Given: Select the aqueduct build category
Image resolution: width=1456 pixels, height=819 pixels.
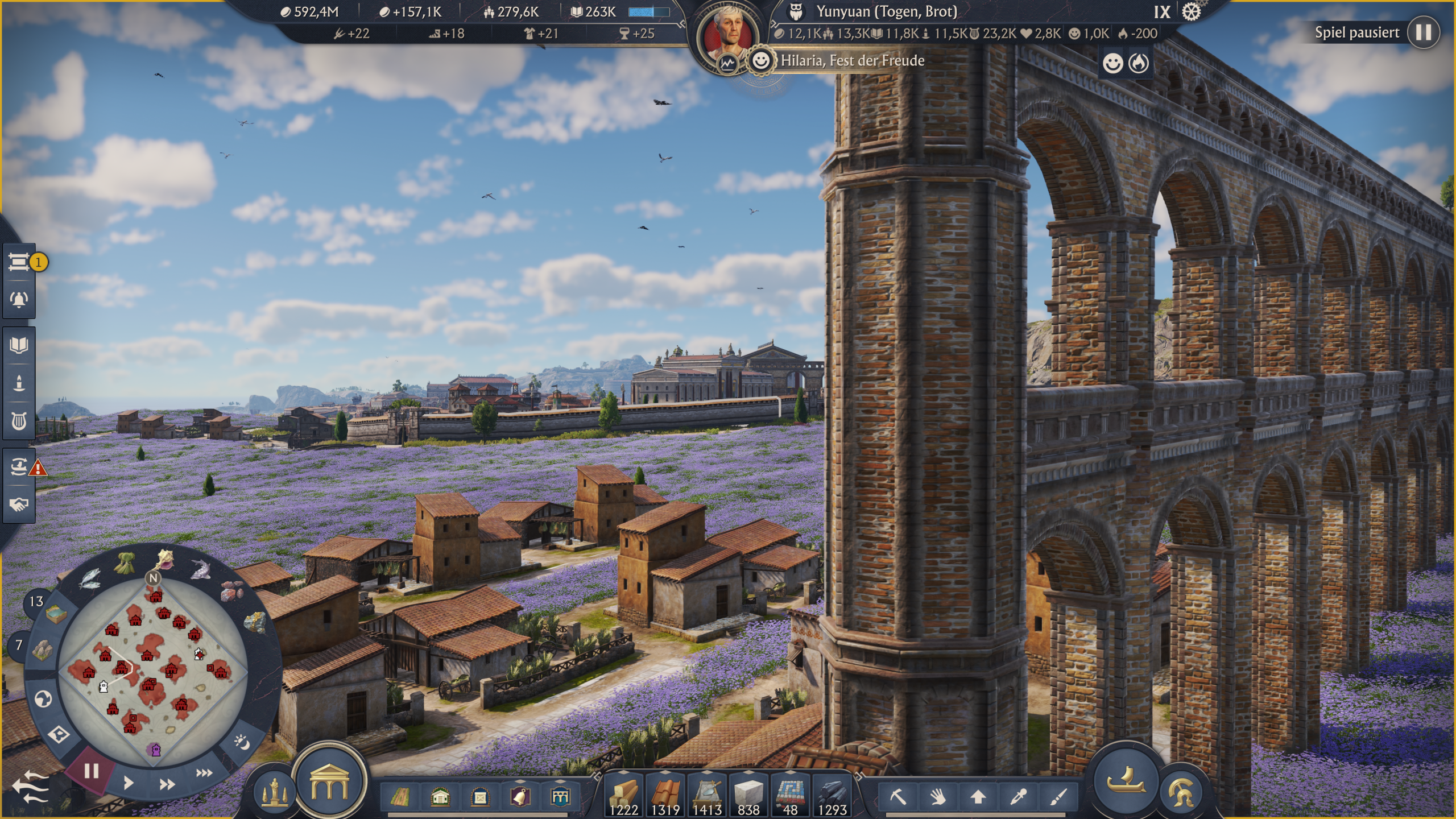Looking at the screenshot, I should tap(560, 797).
